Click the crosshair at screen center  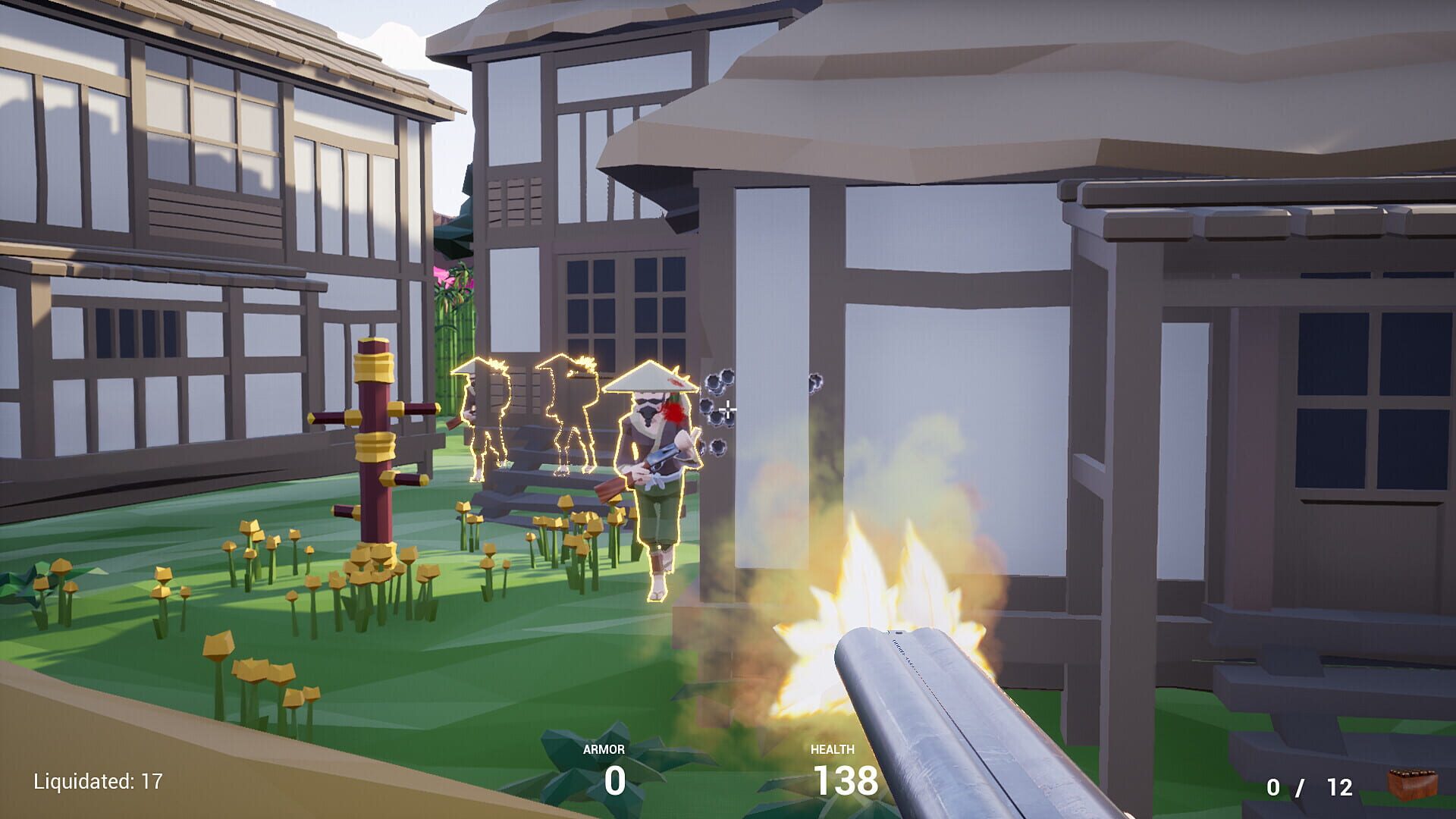728,409
